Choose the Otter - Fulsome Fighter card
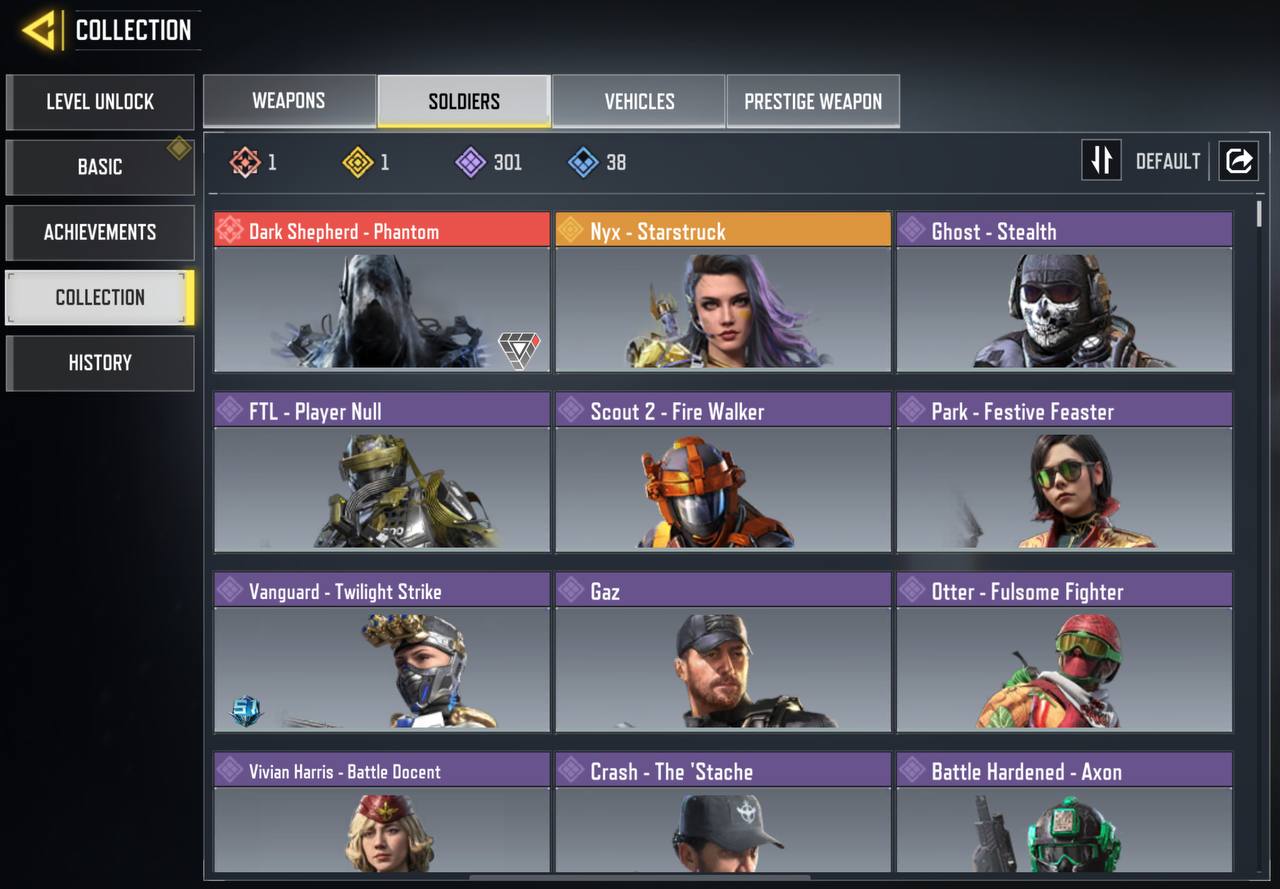This screenshot has width=1280, height=889. point(1064,651)
